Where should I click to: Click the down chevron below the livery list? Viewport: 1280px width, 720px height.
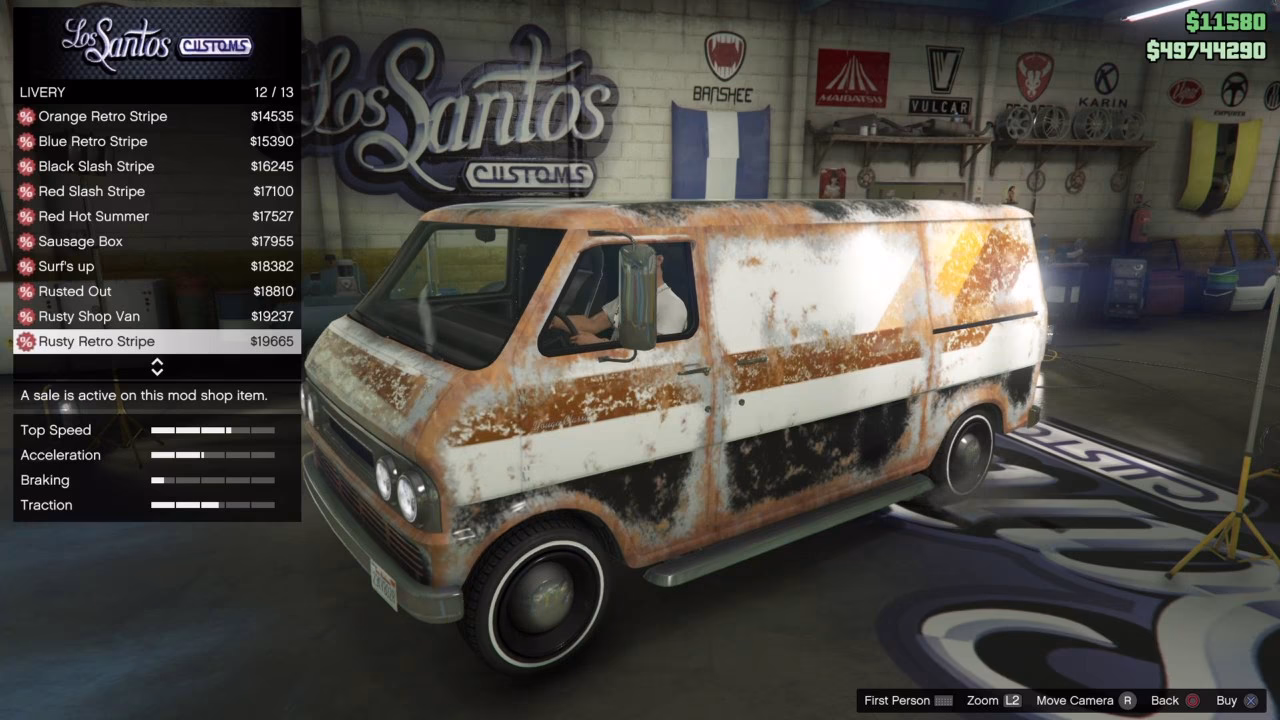pos(157,371)
